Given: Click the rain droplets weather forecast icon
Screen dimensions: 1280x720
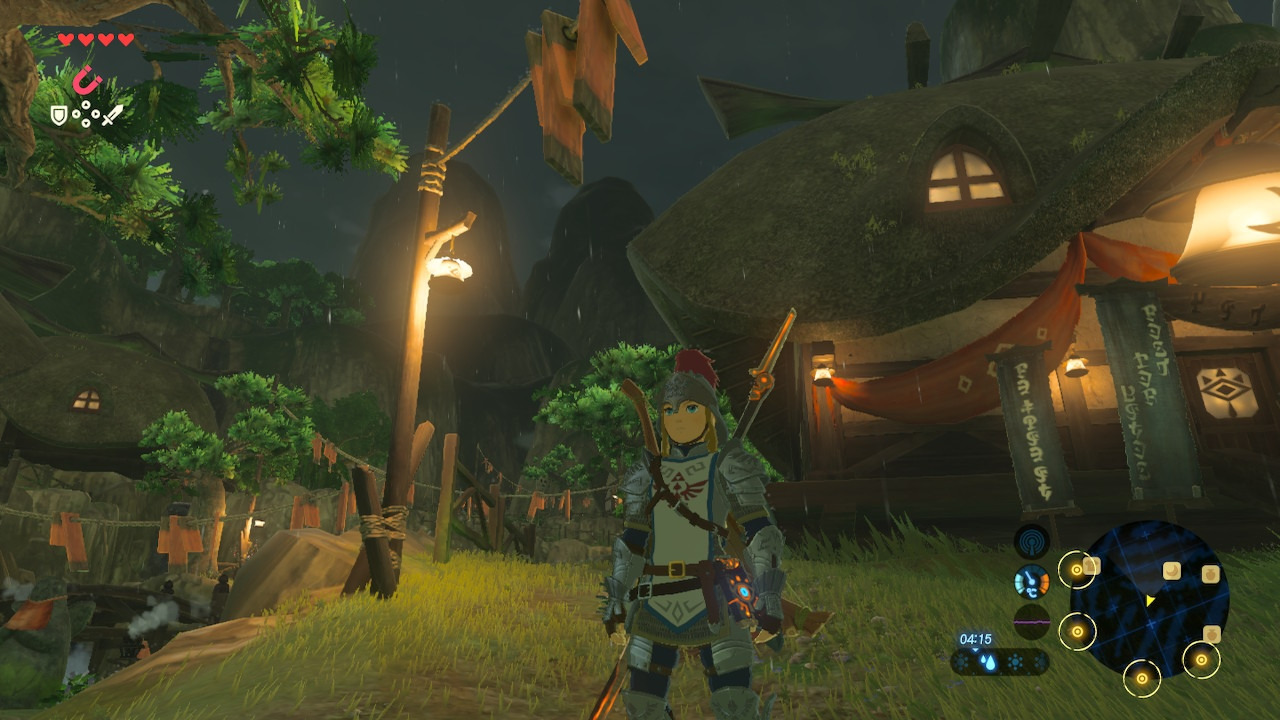Looking at the screenshot, I should 988,662.
